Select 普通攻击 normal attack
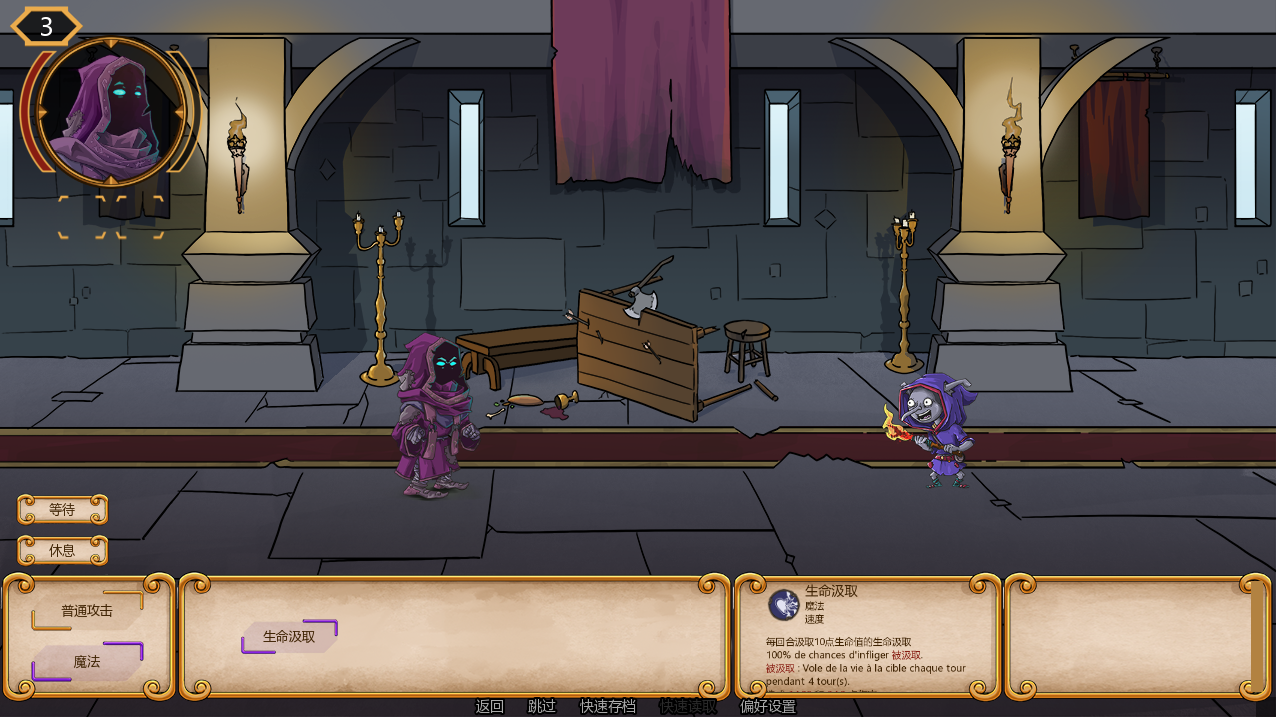This screenshot has width=1276, height=717. click(87, 611)
